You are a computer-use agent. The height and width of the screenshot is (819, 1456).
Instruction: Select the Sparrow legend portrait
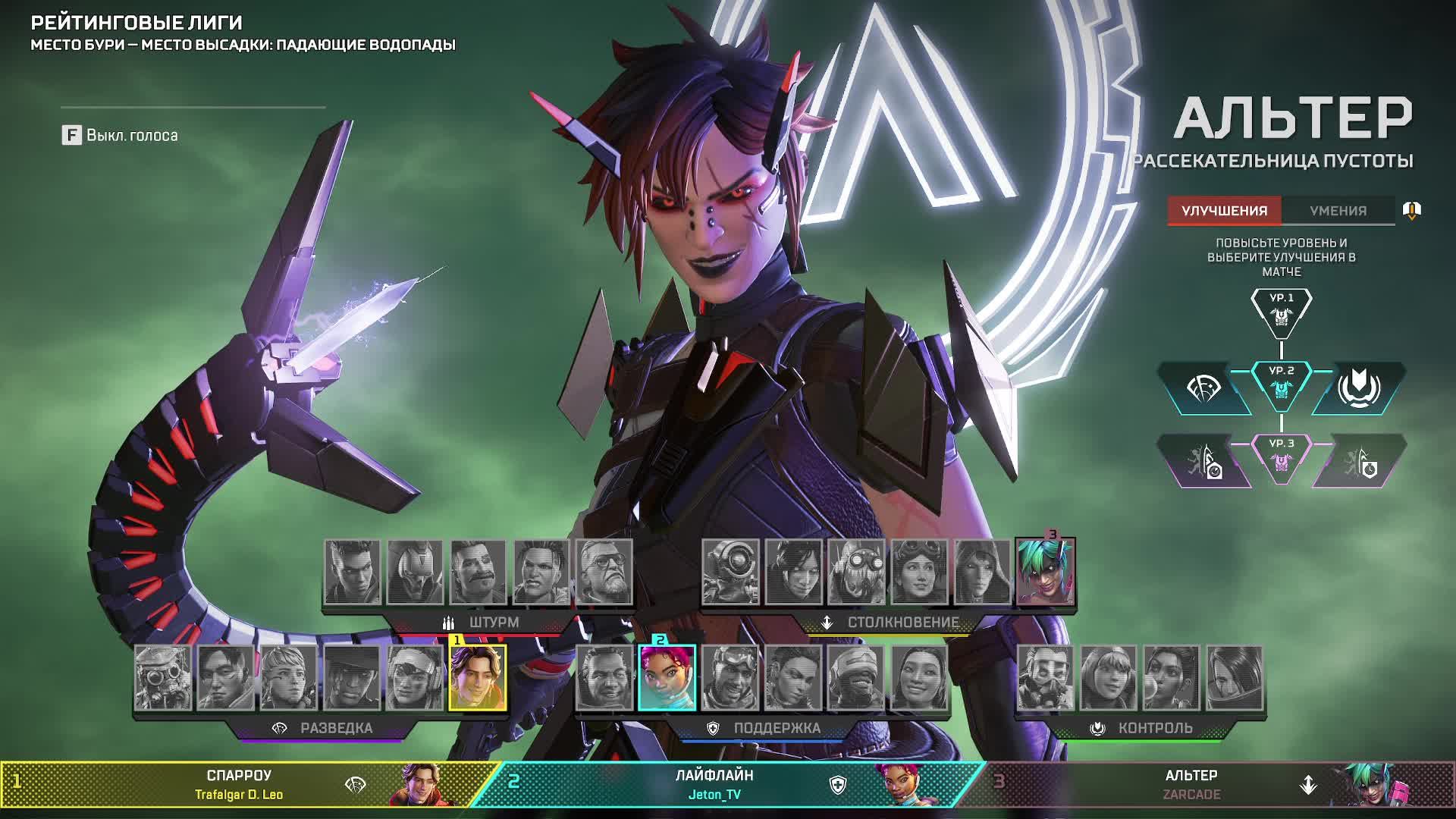pyautogui.click(x=478, y=678)
